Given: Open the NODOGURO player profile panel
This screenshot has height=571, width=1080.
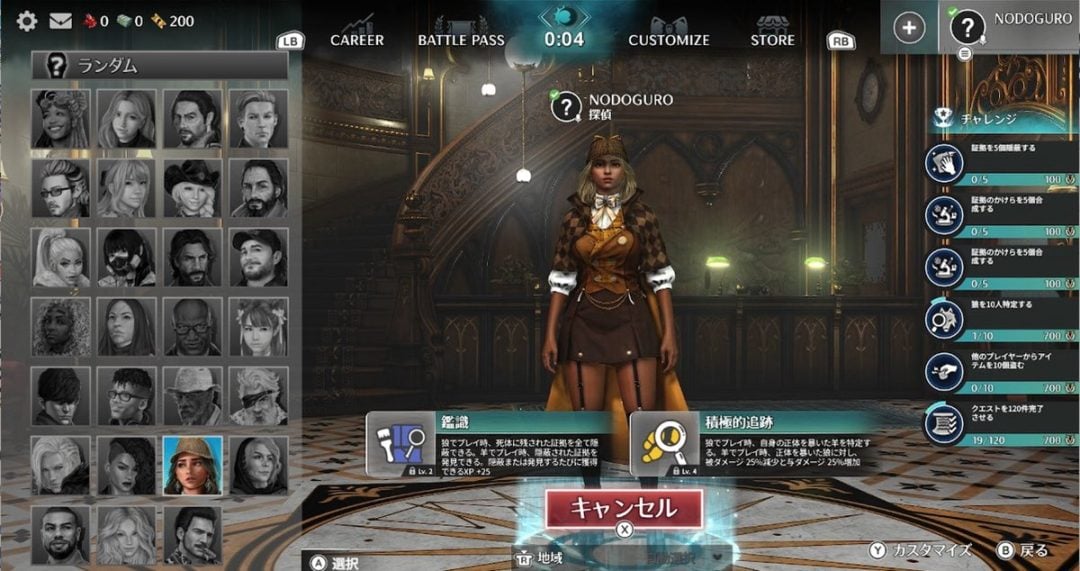Looking at the screenshot, I should pos(1010,27).
